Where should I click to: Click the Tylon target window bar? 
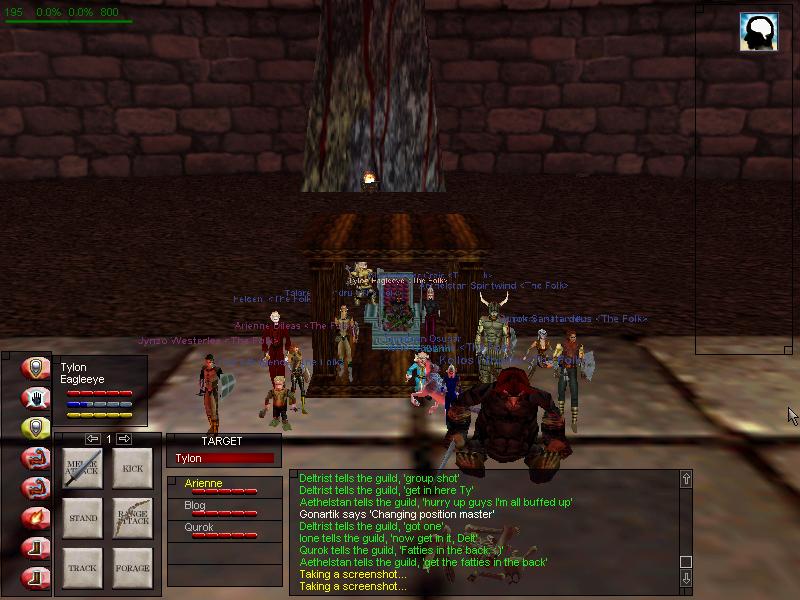tap(224, 458)
